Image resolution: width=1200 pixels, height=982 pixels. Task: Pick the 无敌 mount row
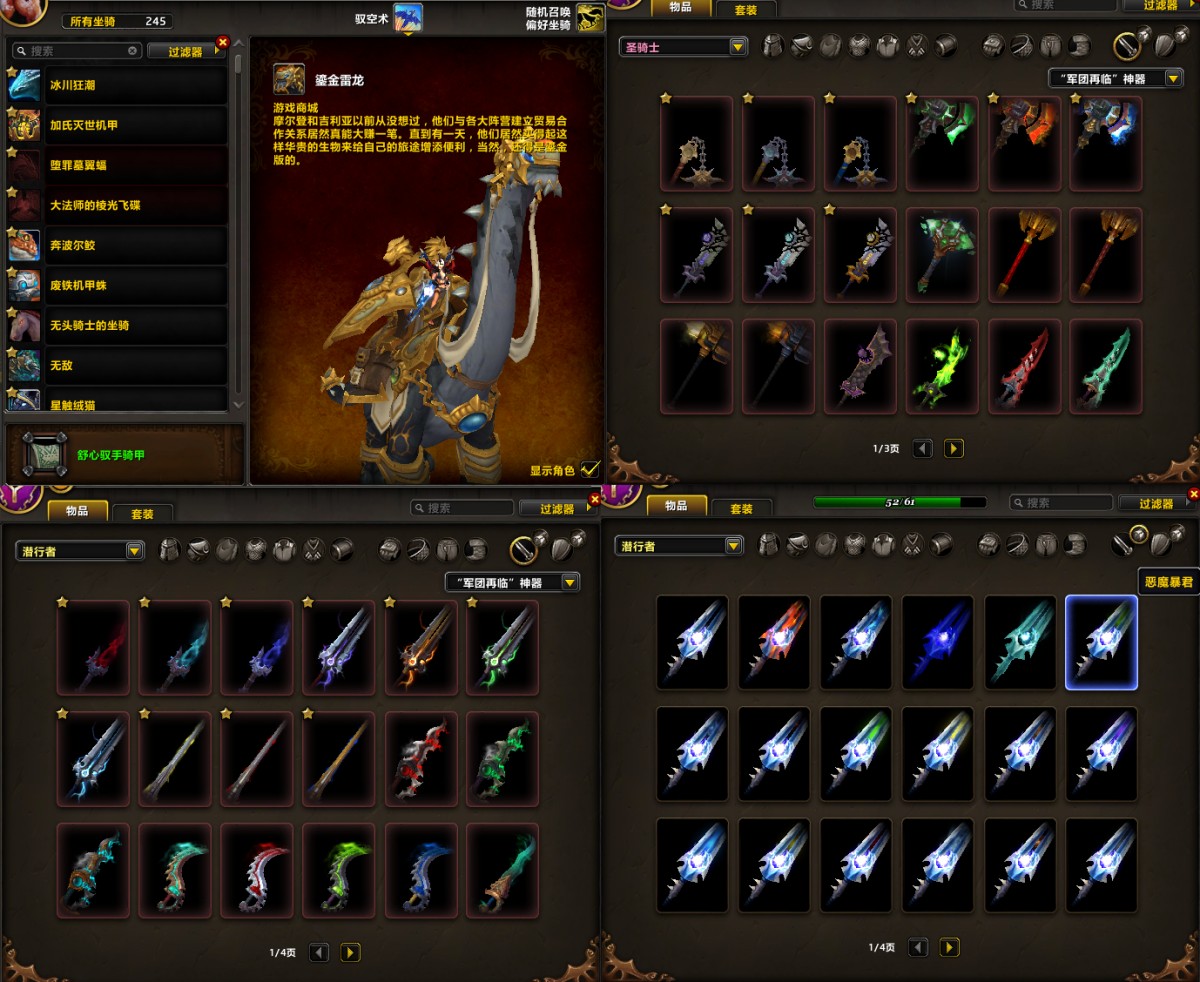[120, 366]
